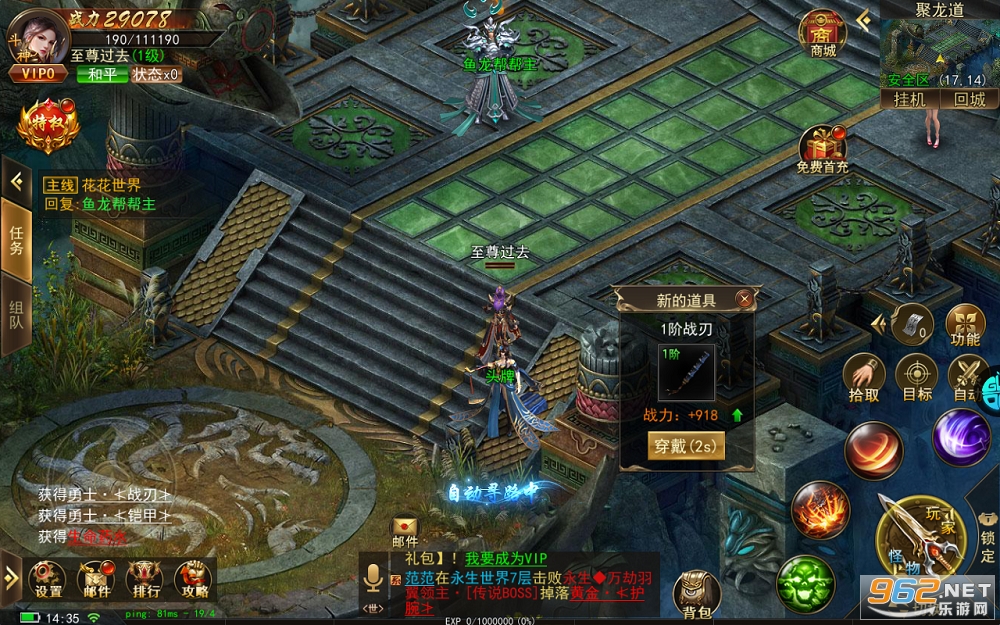Equip the item with 穿戴 button
The height and width of the screenshot is (625, 1000).
(686, 445)
